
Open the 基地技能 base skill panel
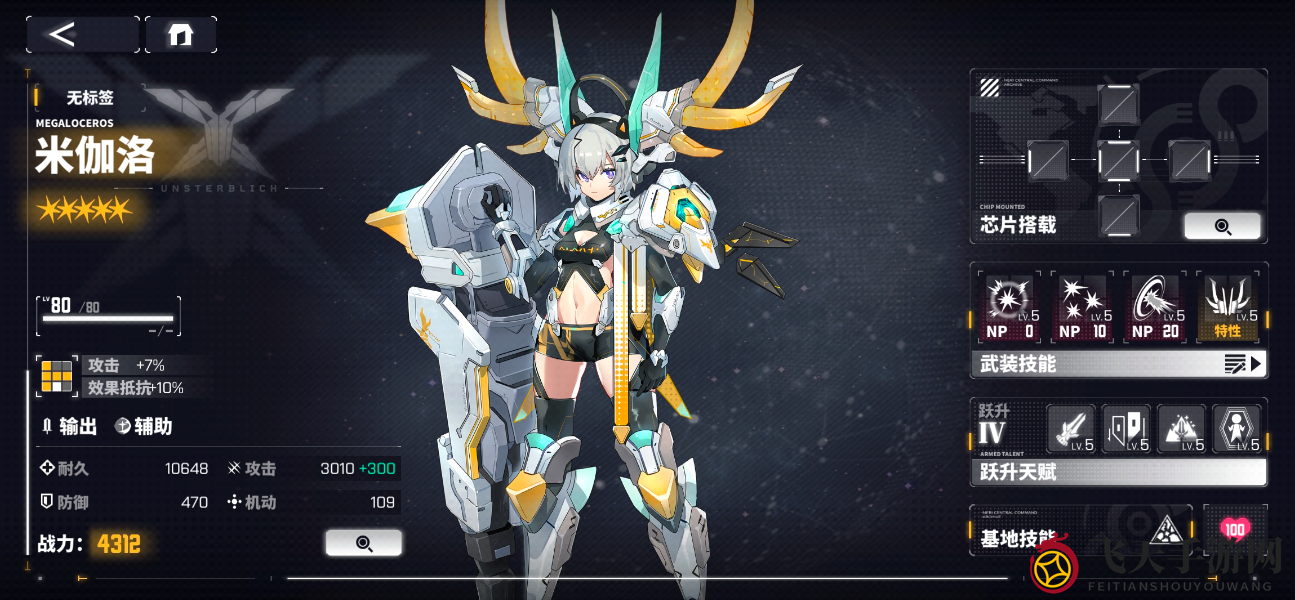point(1080,531)
